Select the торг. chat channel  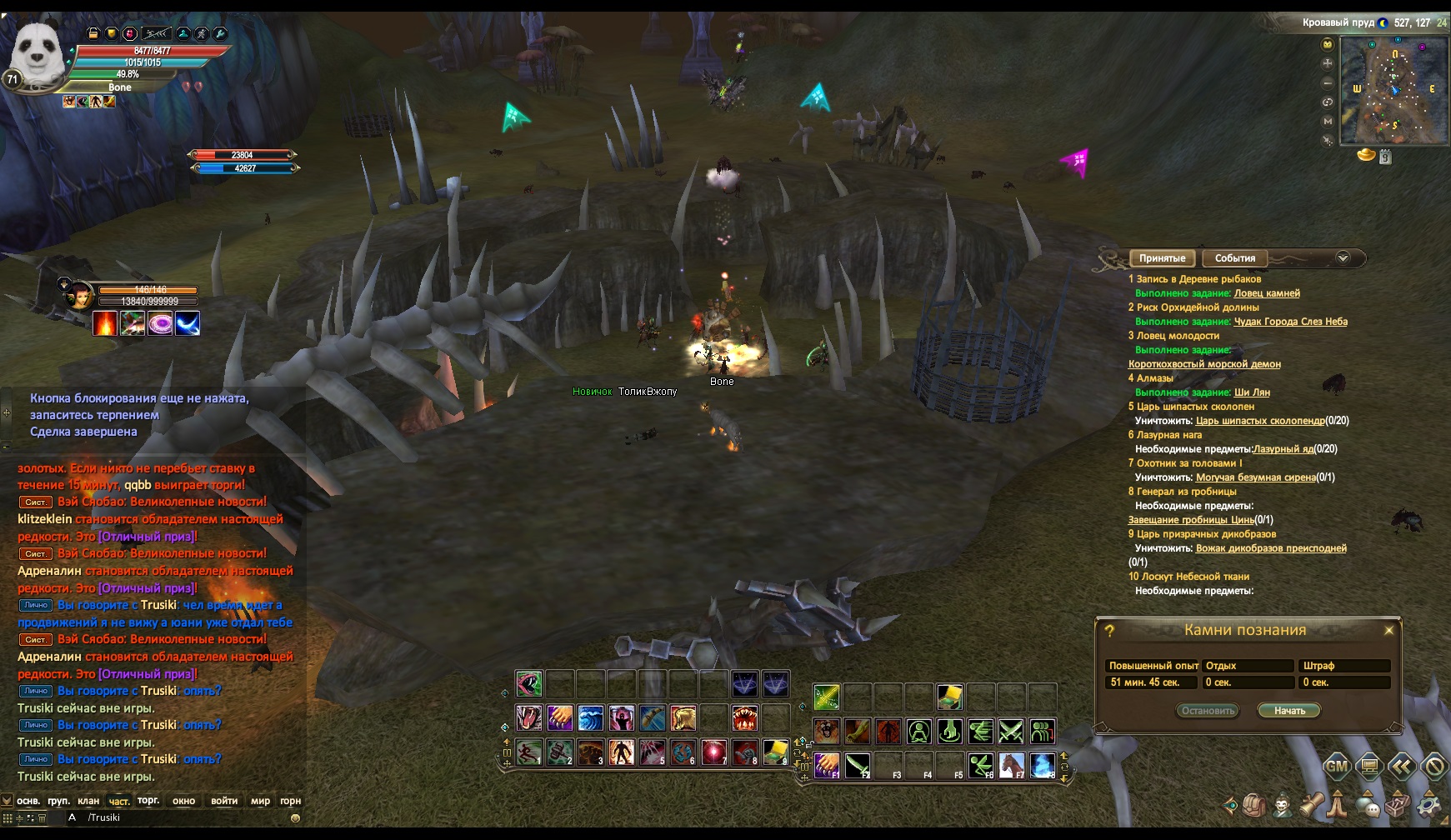(148, 801)
